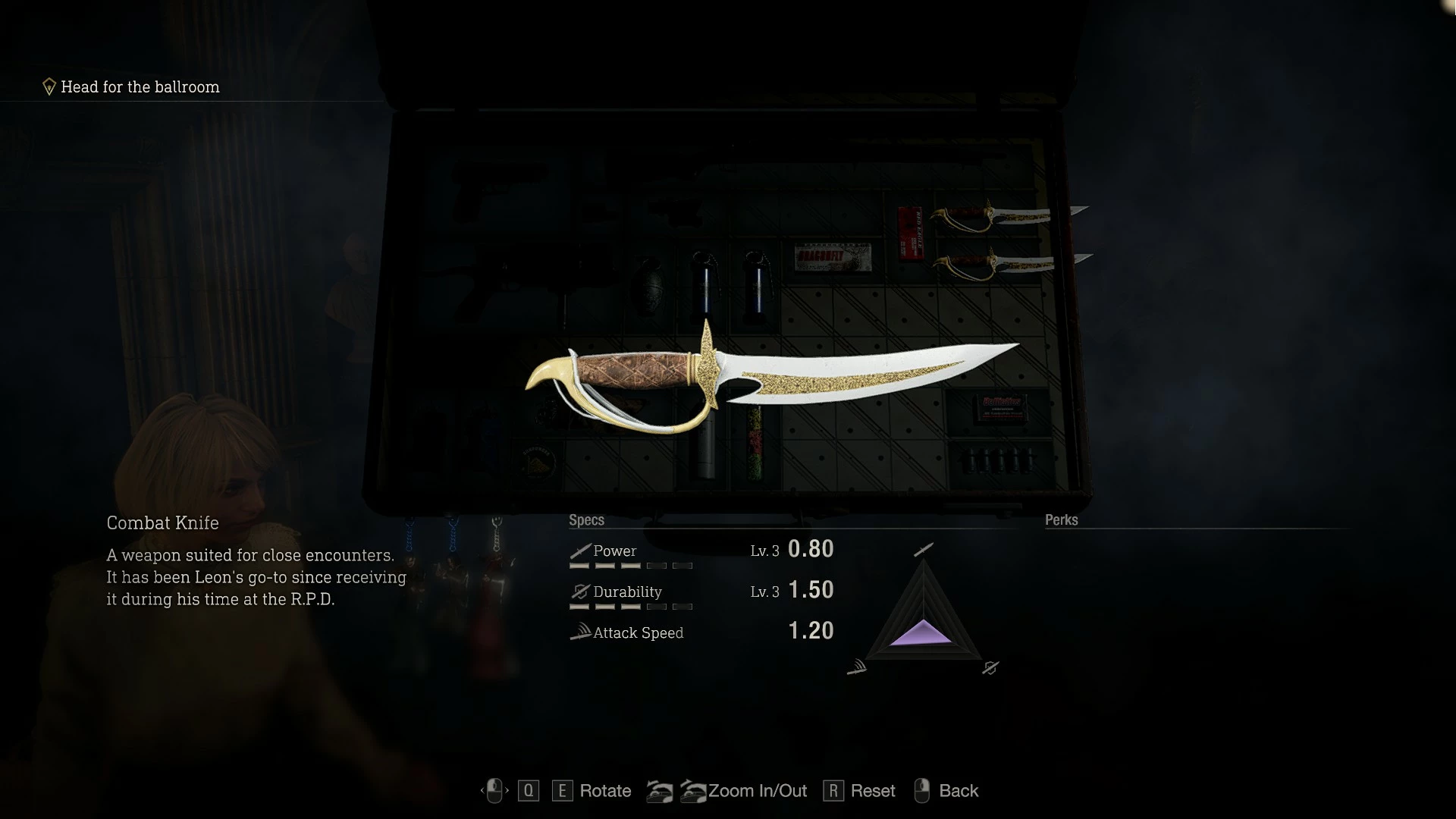The width and height of the screenshot is (1456, 819).
Task: Reset the knife view with Reset option
Action: coord(872,791)
